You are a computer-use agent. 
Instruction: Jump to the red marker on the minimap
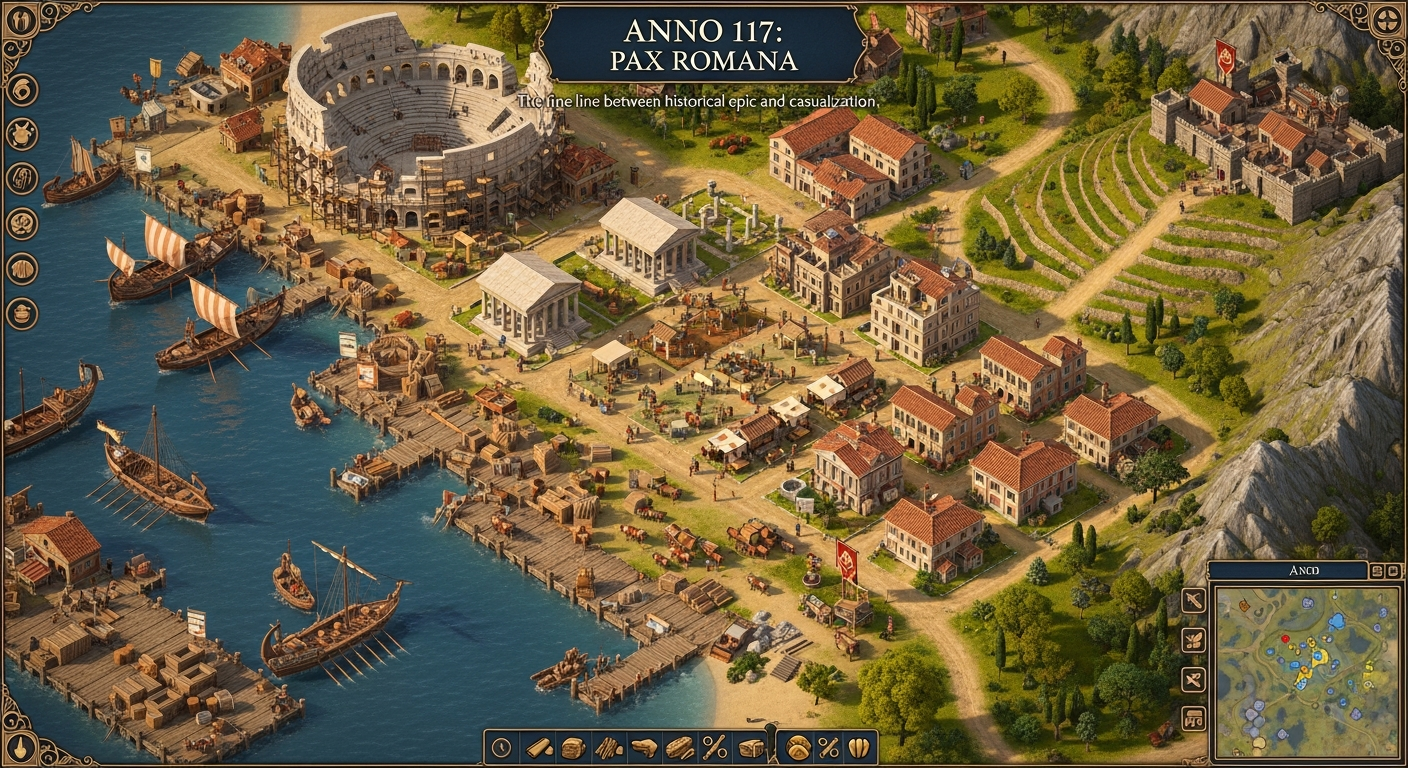(1285, 638)
